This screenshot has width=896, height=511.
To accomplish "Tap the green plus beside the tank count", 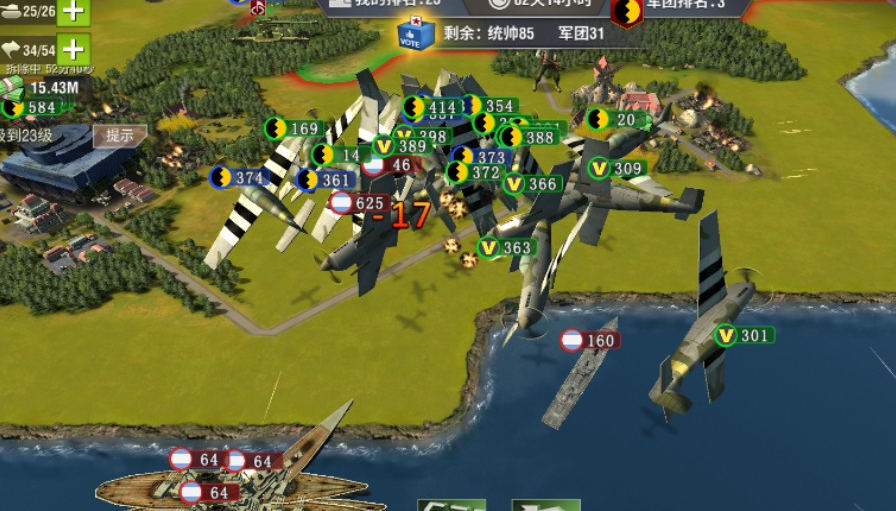I will coord(73,11).
